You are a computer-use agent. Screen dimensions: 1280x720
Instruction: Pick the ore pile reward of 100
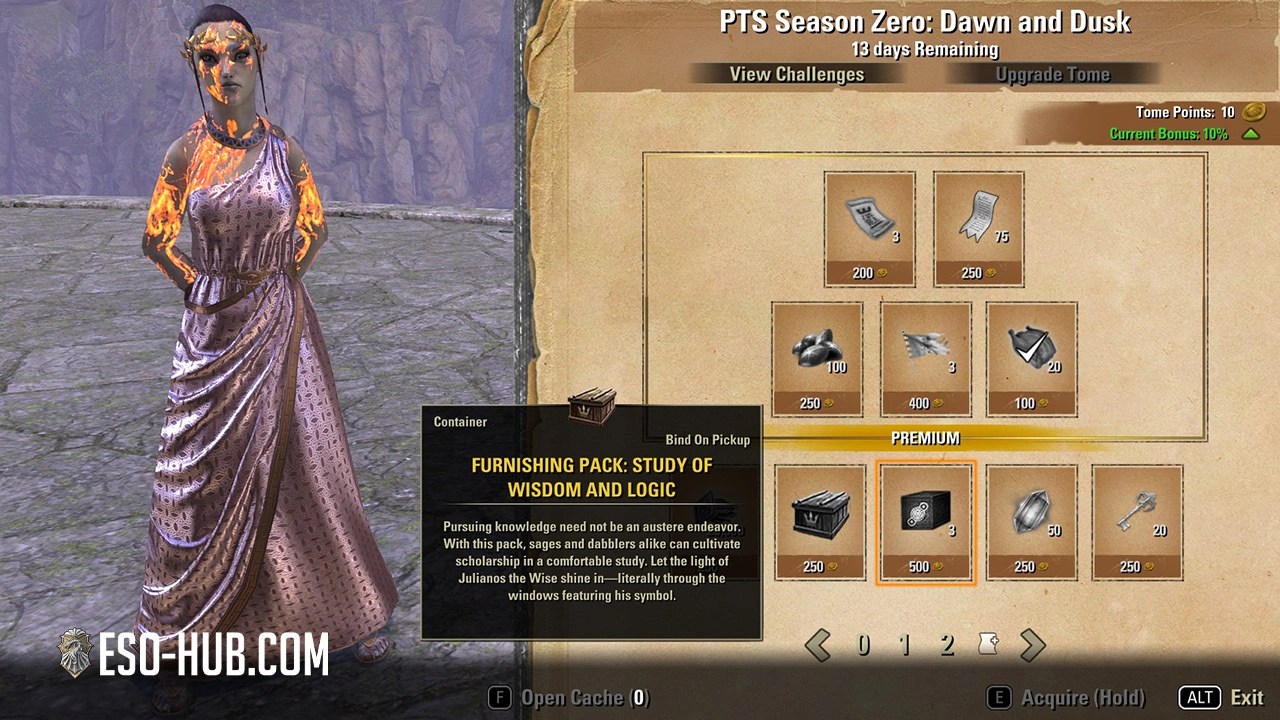817,359
